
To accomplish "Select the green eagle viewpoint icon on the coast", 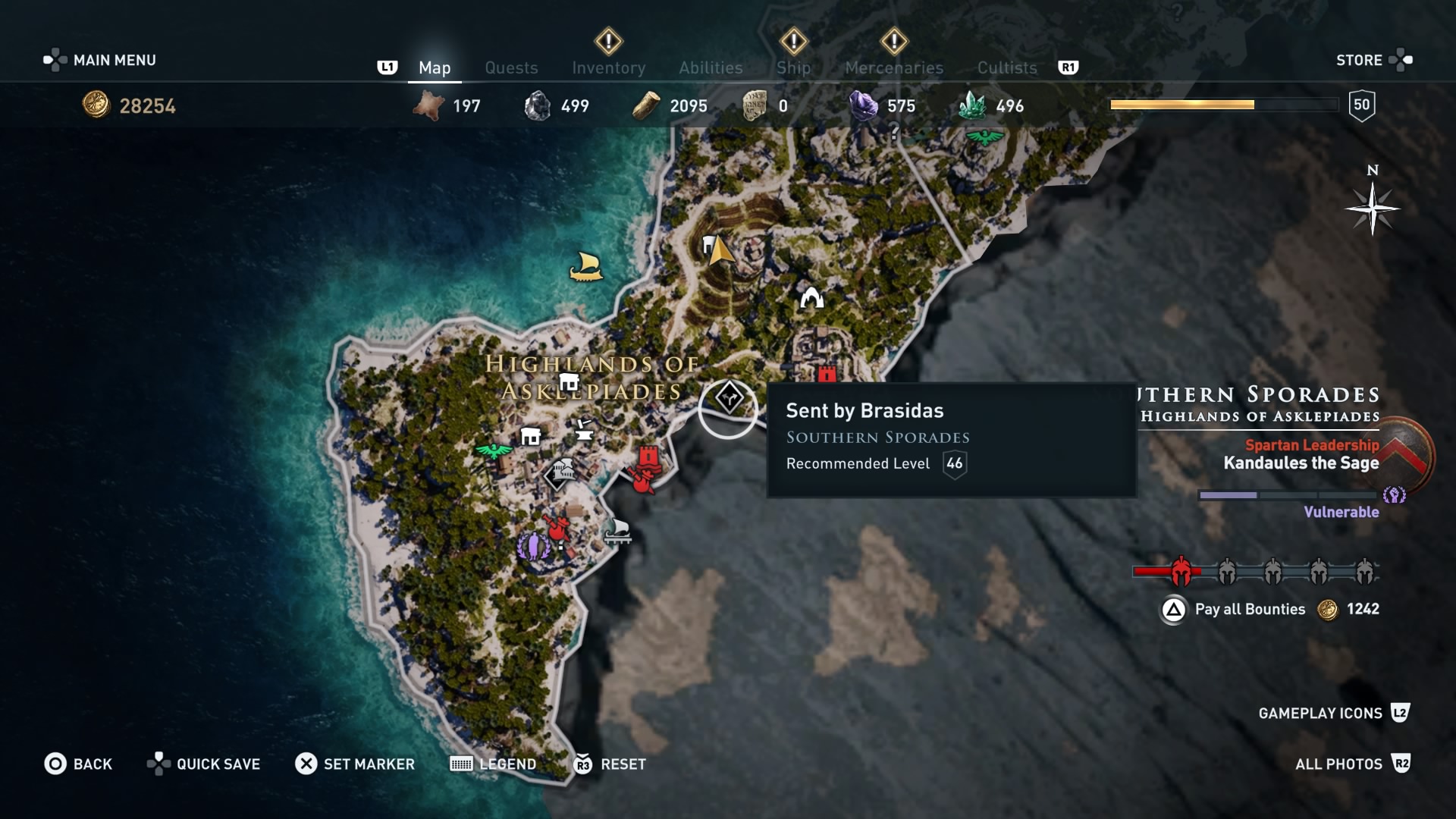I will [x=494, y=451].
